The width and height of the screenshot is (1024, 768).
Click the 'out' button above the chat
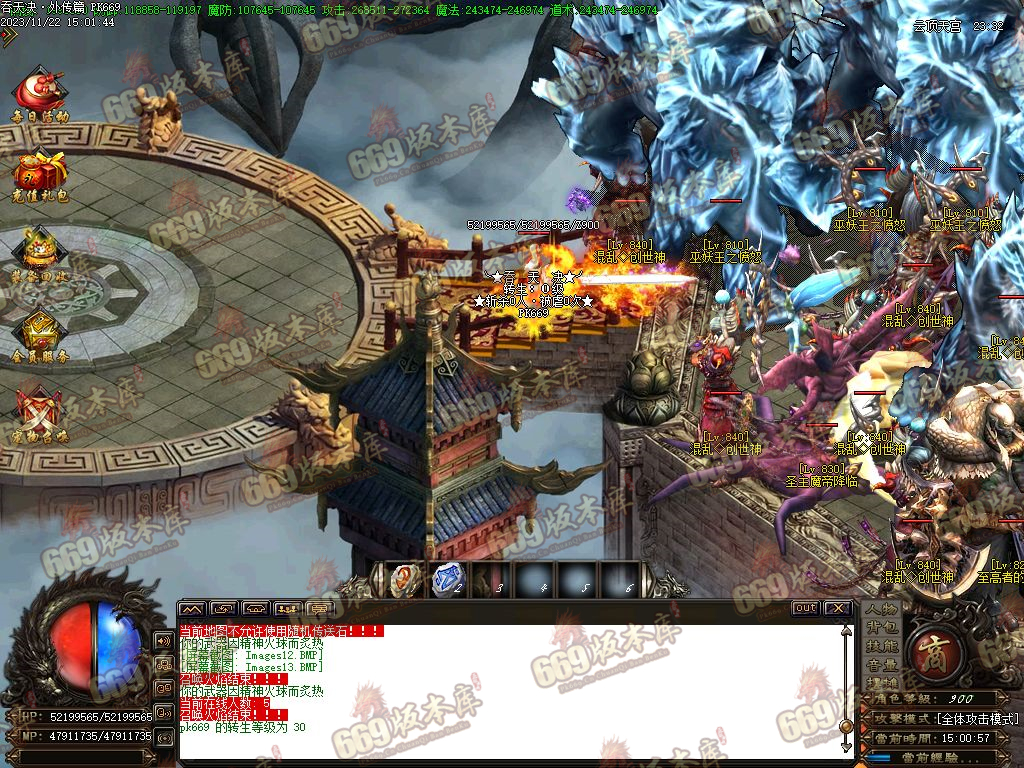[805, 608]
